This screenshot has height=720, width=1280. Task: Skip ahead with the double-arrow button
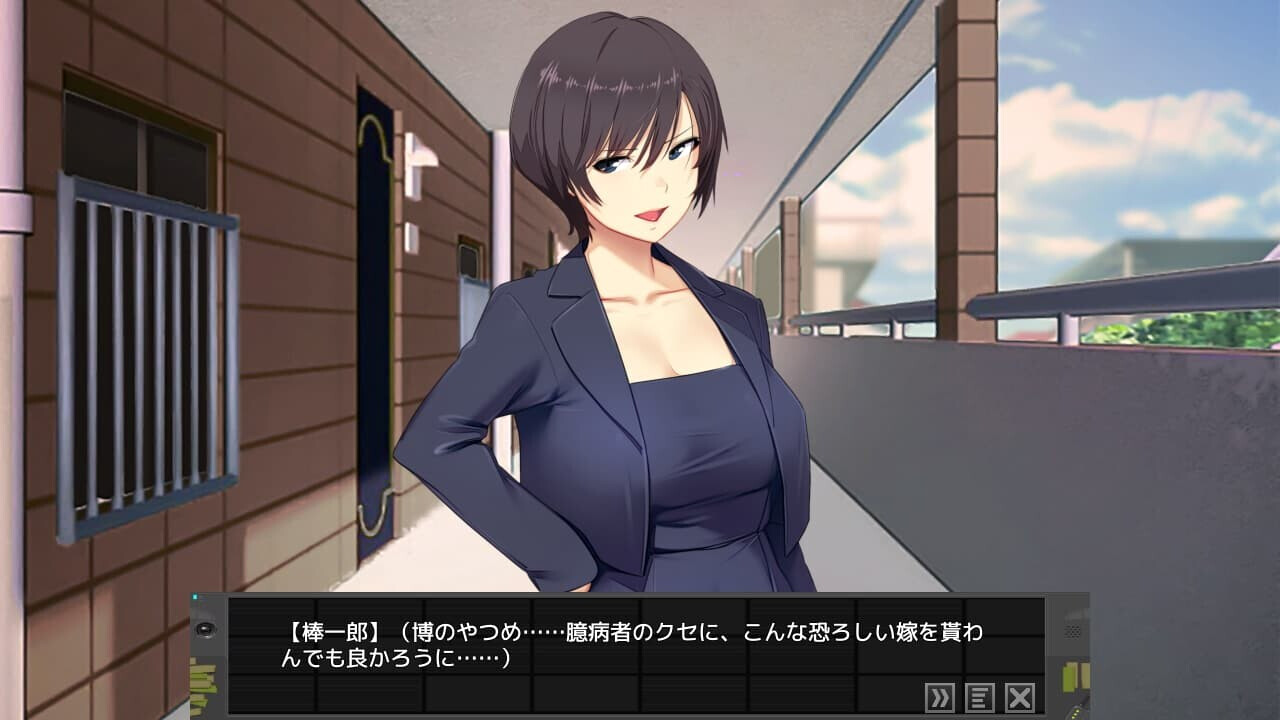point(940,697)
